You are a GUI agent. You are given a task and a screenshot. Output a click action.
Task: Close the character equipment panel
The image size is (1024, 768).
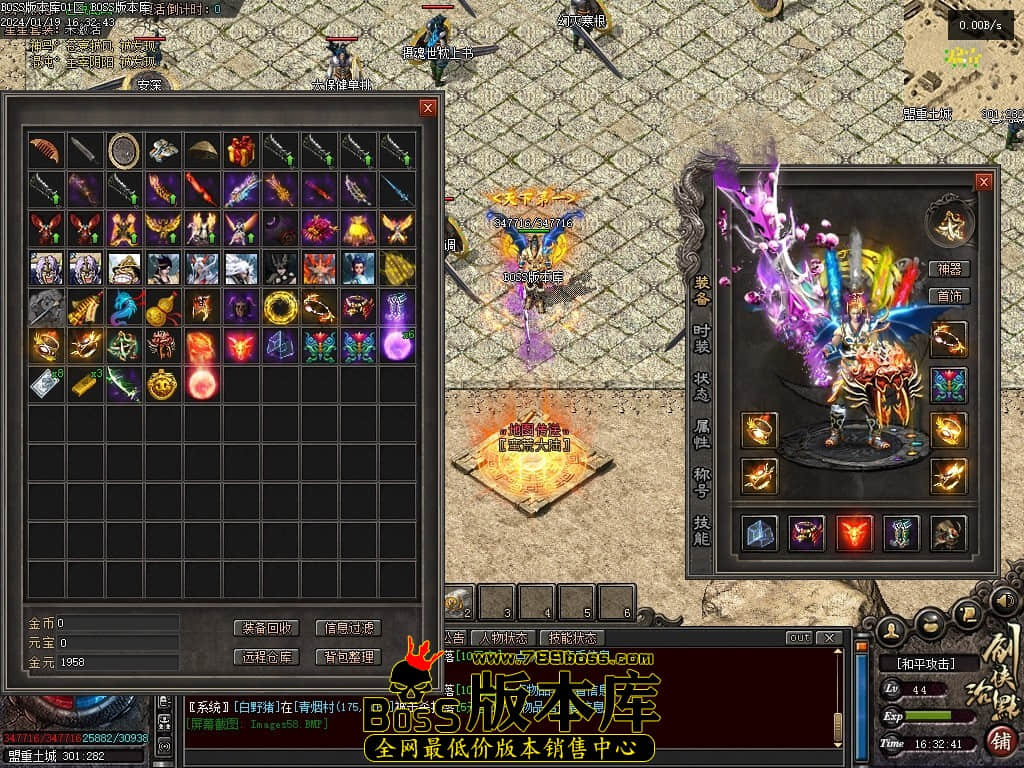(x=984, y=182)
